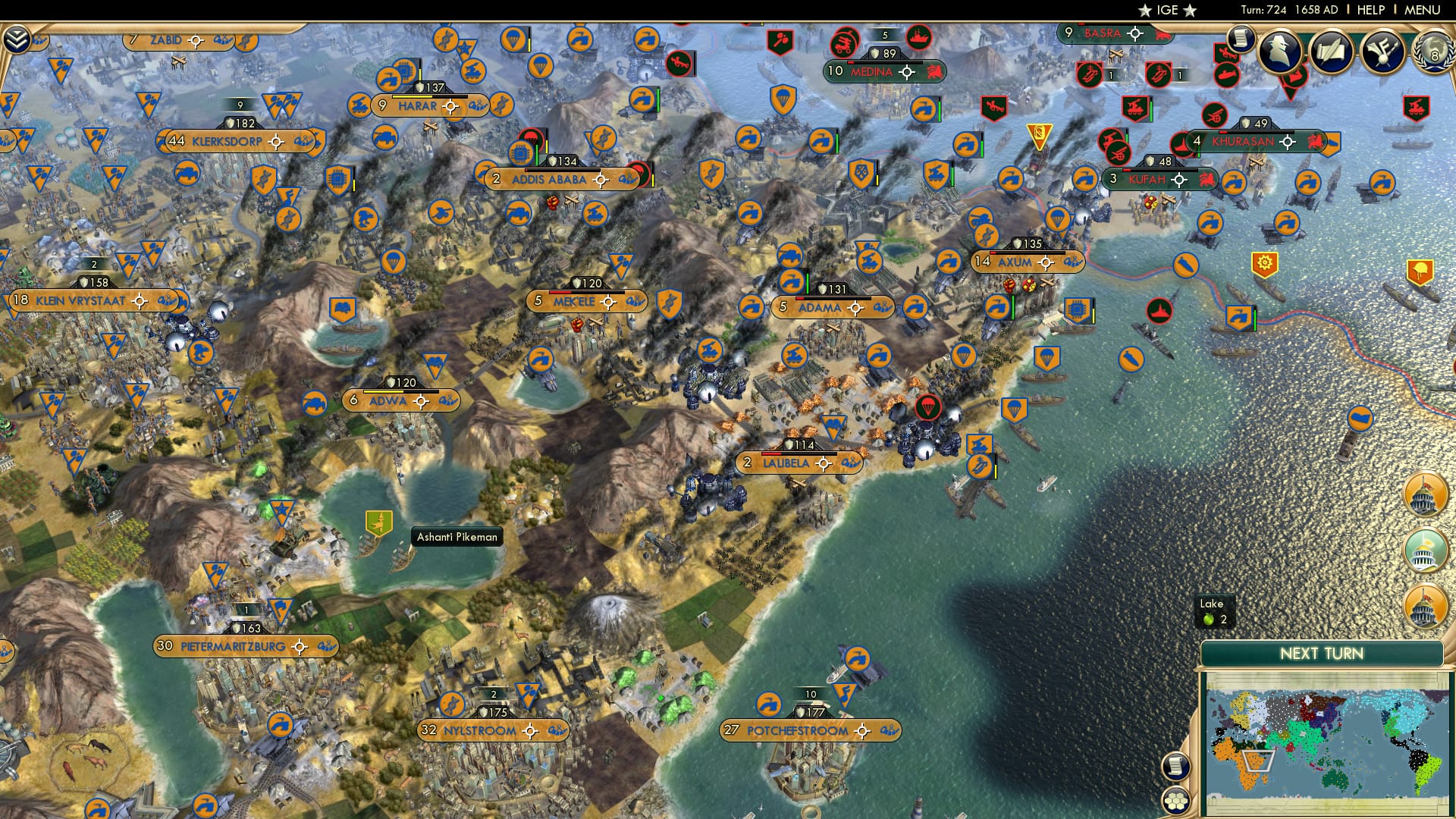Click the scroll log icon left of the minimap
Viewport: 1456px width, 819px height.
(1174, 765)
